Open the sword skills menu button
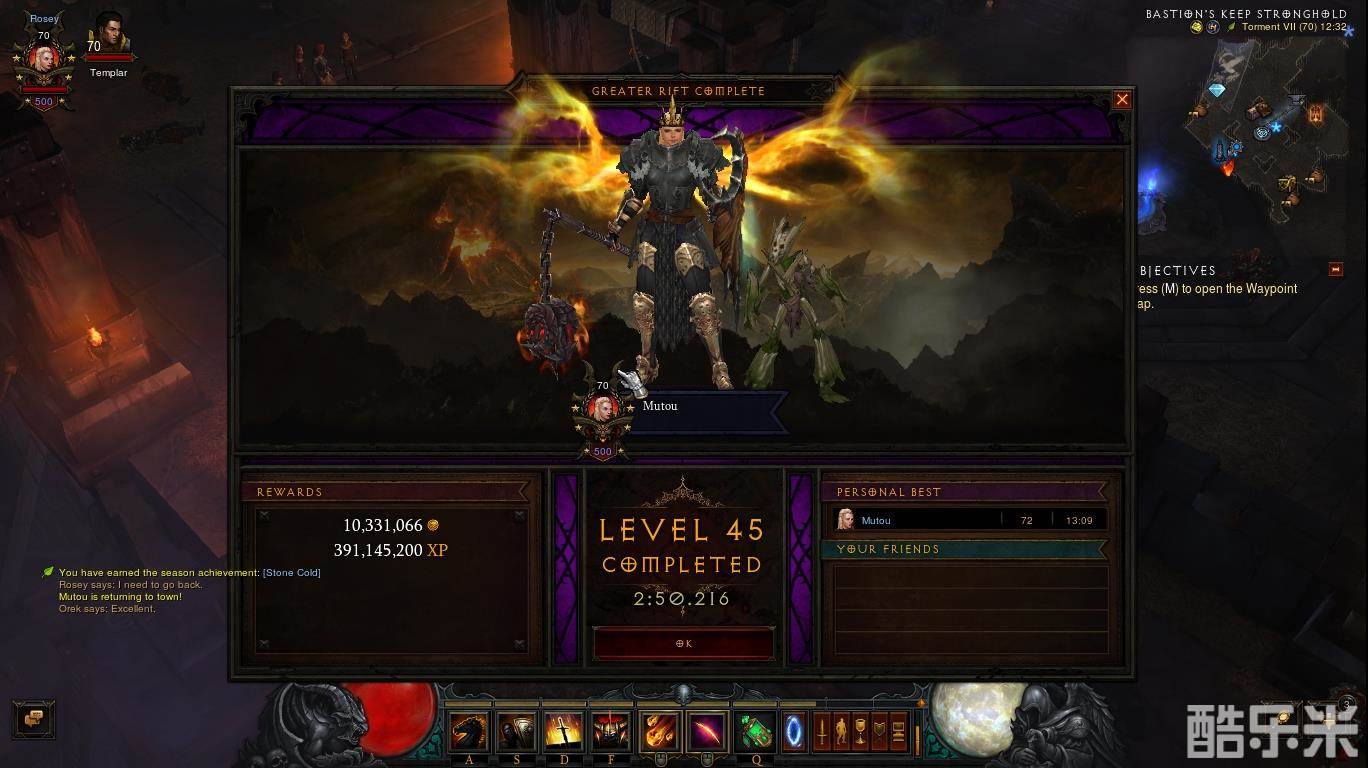 823,731
